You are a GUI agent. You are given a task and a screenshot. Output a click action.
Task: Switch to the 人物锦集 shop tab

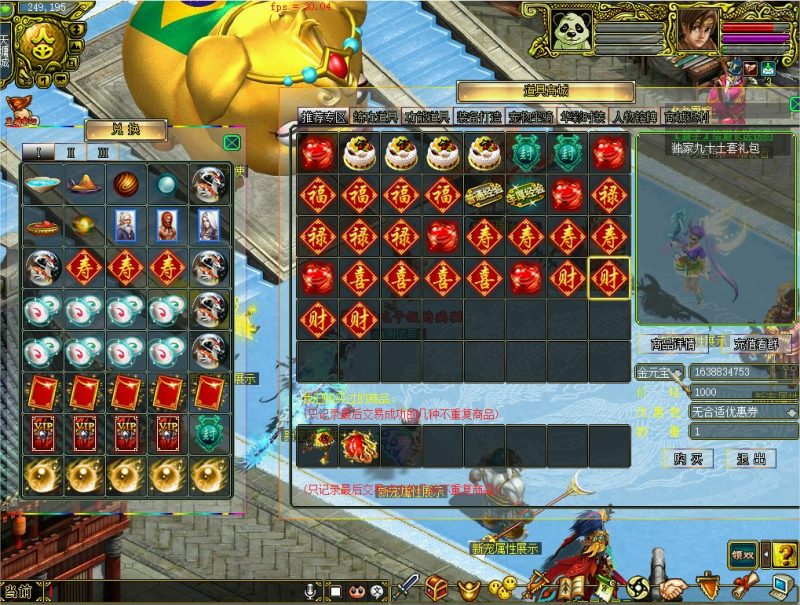(634, 116)
